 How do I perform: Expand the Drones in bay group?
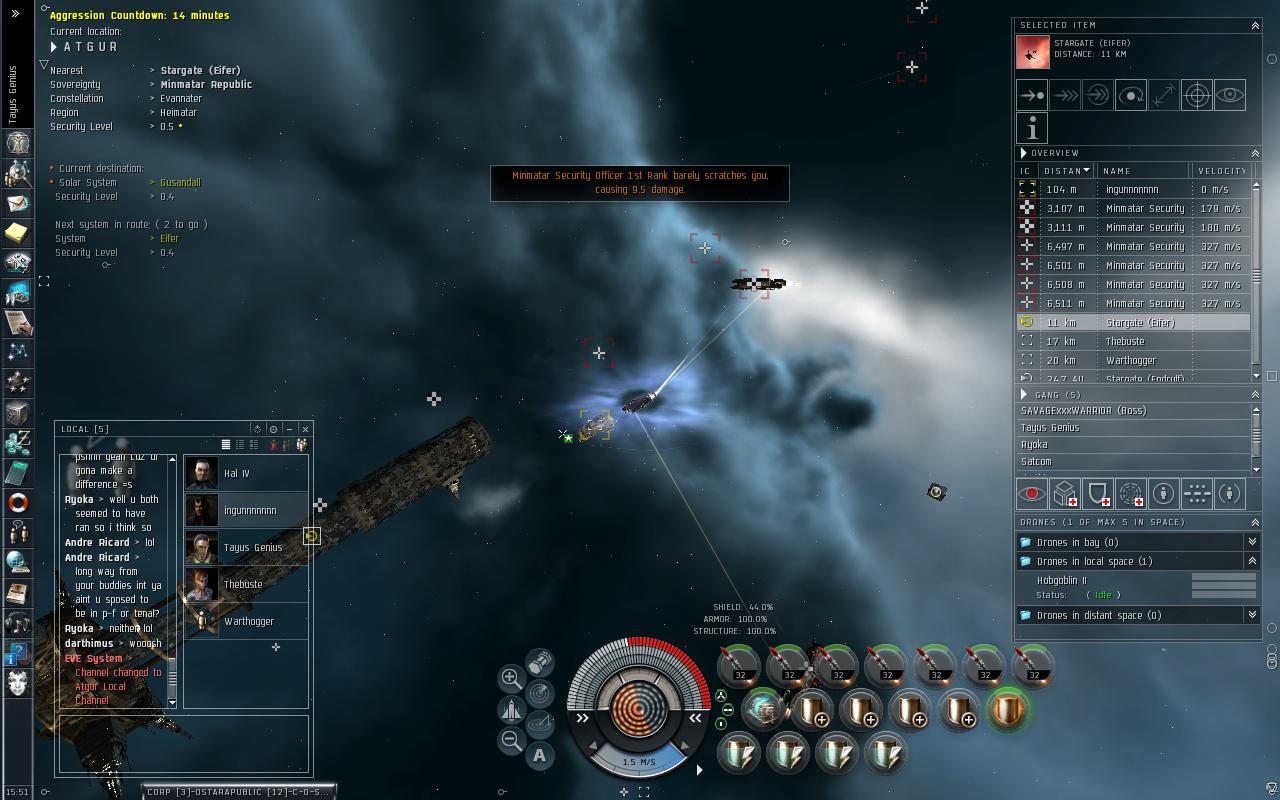[1251, 542]
